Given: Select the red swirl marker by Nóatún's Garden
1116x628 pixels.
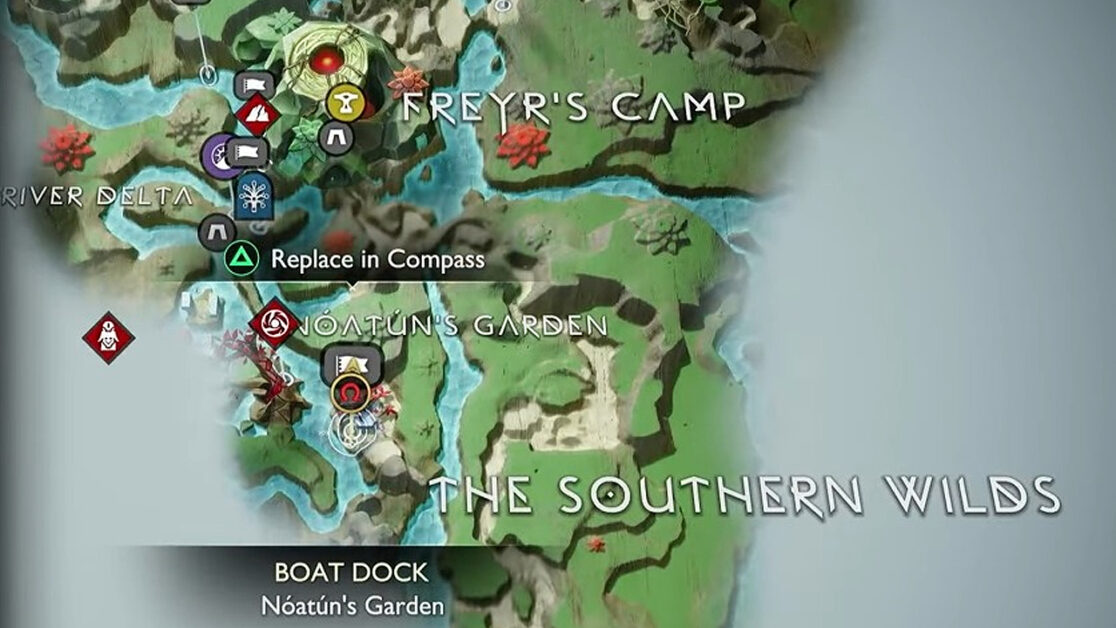Looking at the screenshot, I should (x=272, y=323).
